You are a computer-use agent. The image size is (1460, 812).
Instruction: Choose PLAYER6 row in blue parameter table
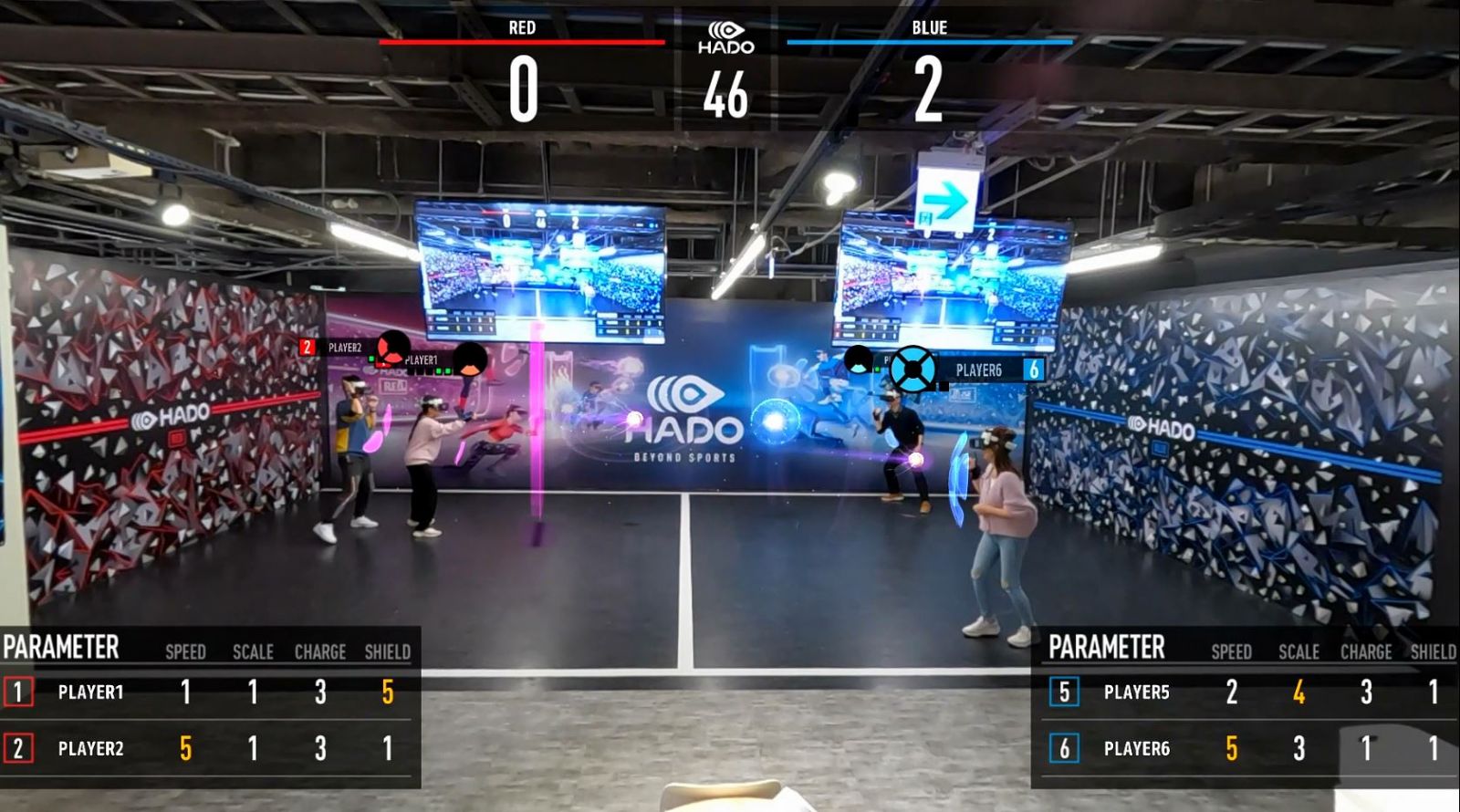point(1136,749)
